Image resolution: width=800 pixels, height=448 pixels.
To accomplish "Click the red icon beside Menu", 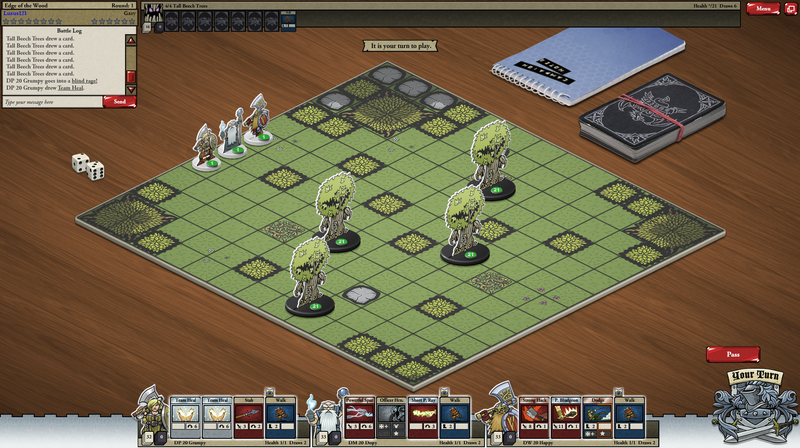I will [x=790, y=8].
